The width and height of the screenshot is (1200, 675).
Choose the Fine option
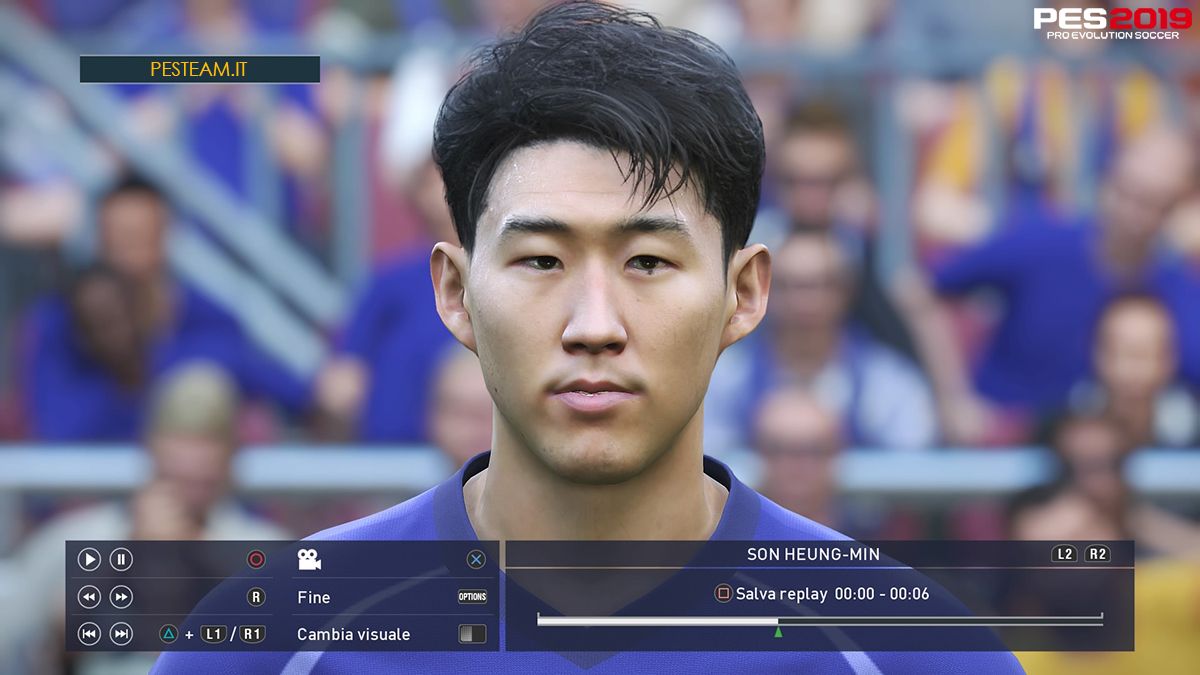[314, 597]
